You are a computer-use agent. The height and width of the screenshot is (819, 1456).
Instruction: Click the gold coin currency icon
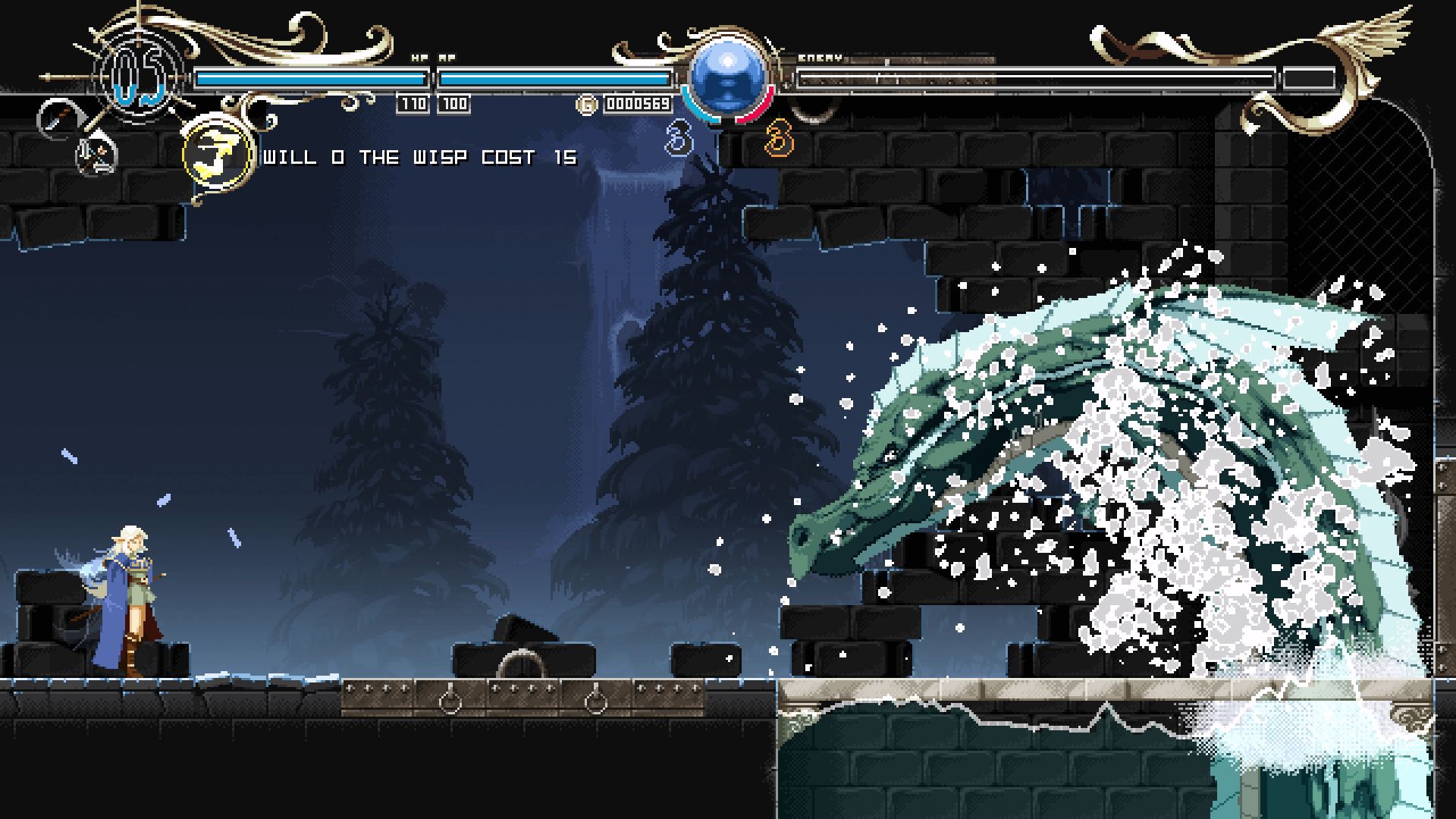point(587,104)
